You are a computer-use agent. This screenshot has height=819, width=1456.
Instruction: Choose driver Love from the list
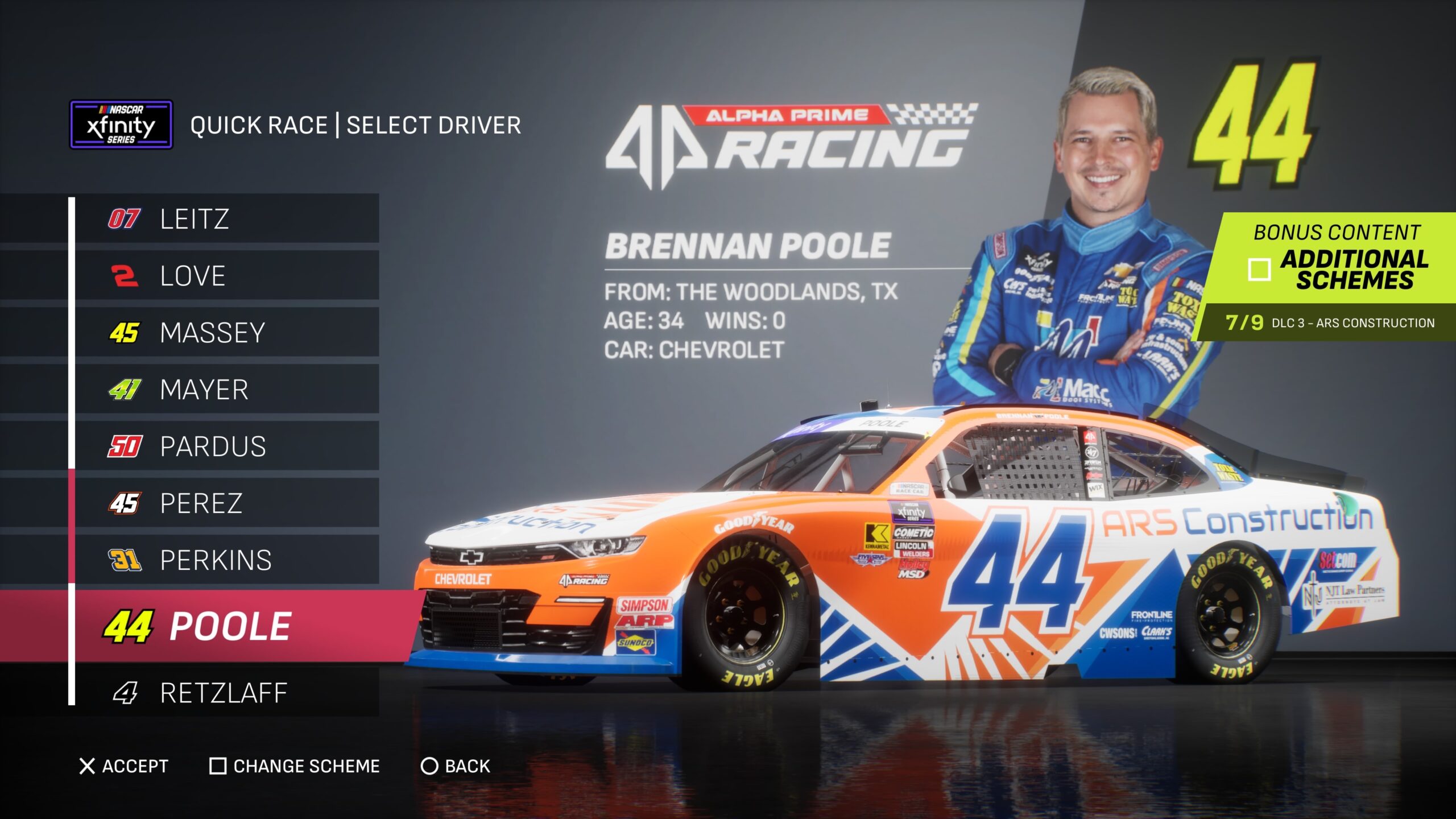click(x=226, y=275)
